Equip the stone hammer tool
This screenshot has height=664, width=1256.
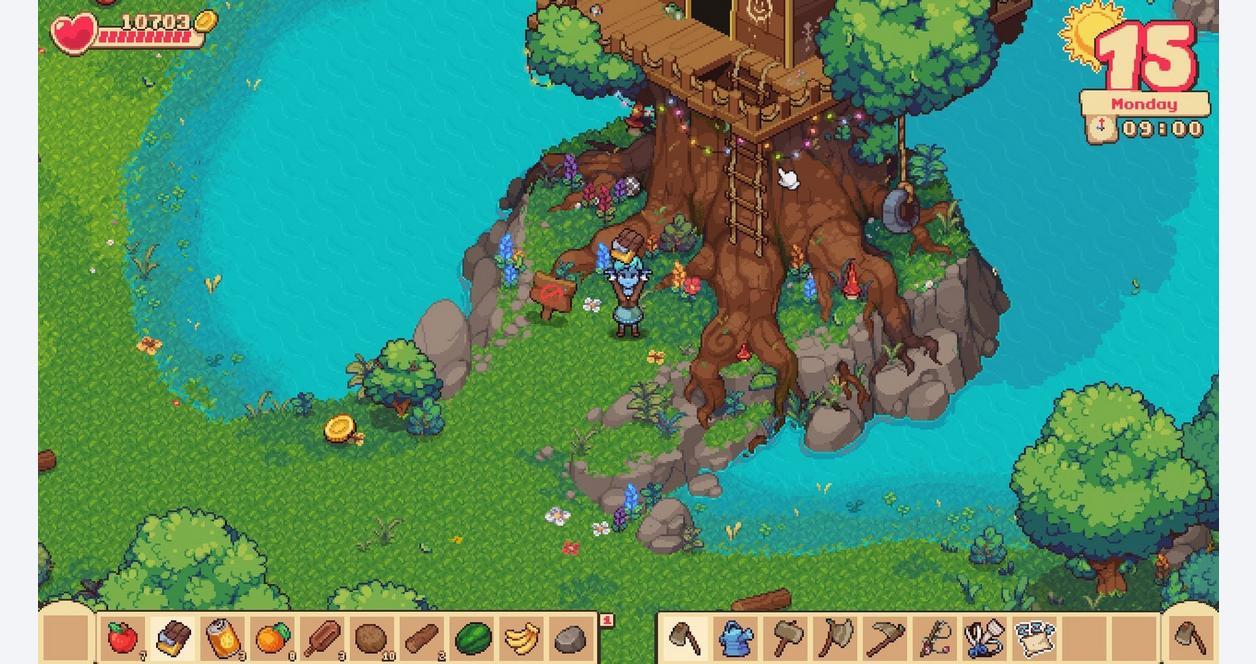click(x=786, y=638)
